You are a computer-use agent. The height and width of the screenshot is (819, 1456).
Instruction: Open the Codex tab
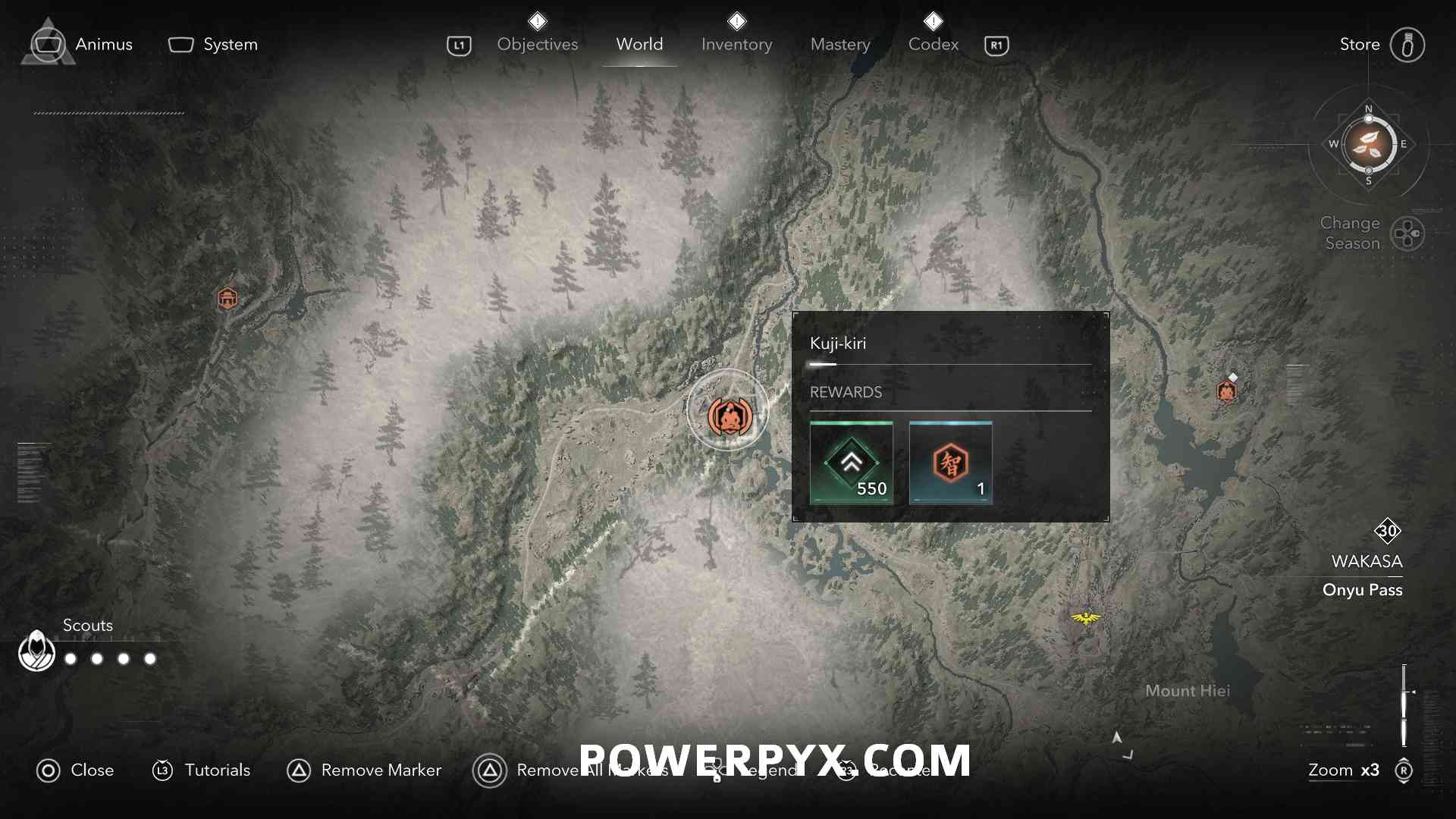tap(934, 45)
